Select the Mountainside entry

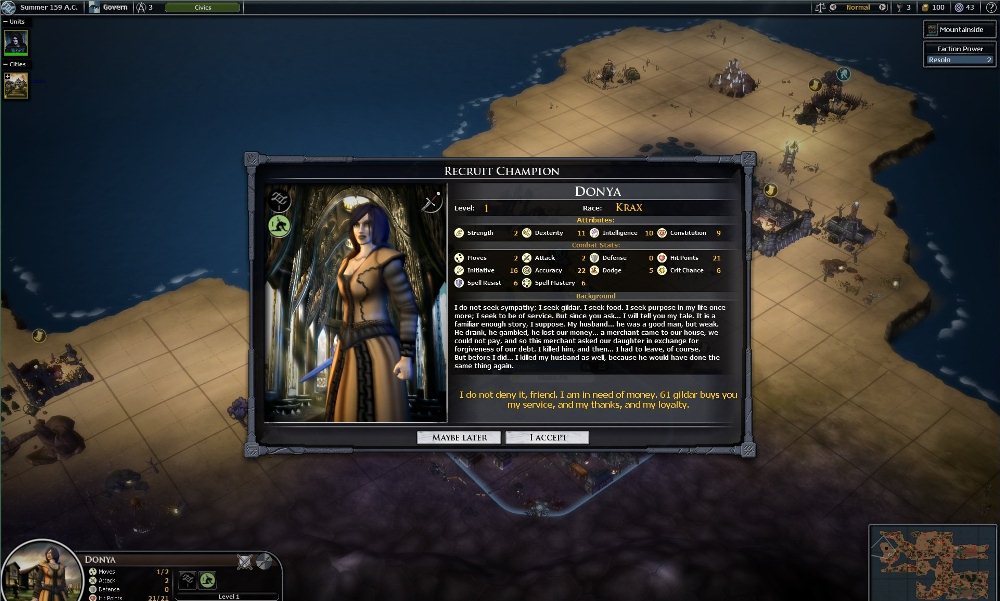tap(959, 30)
